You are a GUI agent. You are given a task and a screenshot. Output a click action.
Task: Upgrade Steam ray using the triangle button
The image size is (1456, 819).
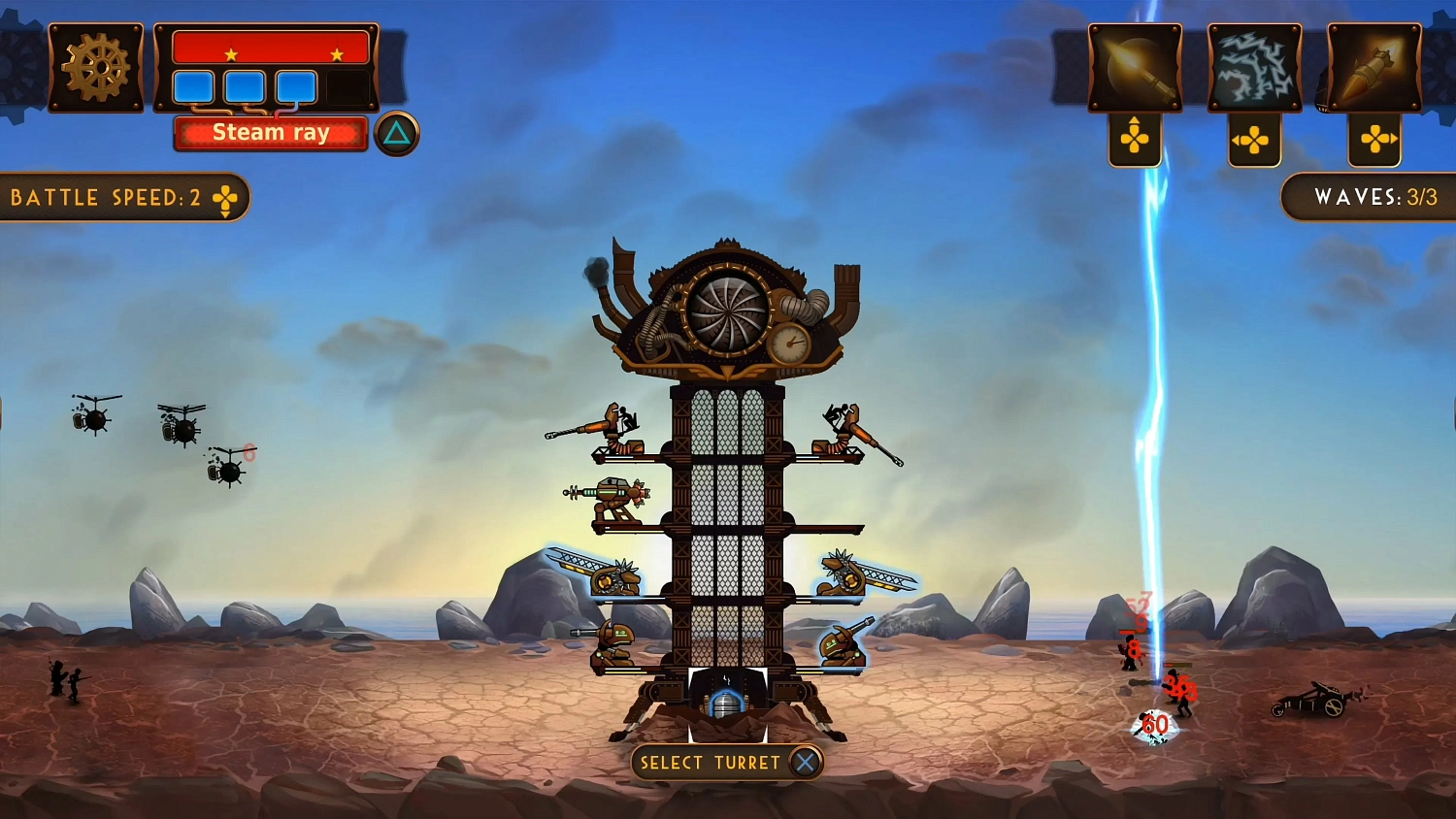tap(399, 134)
